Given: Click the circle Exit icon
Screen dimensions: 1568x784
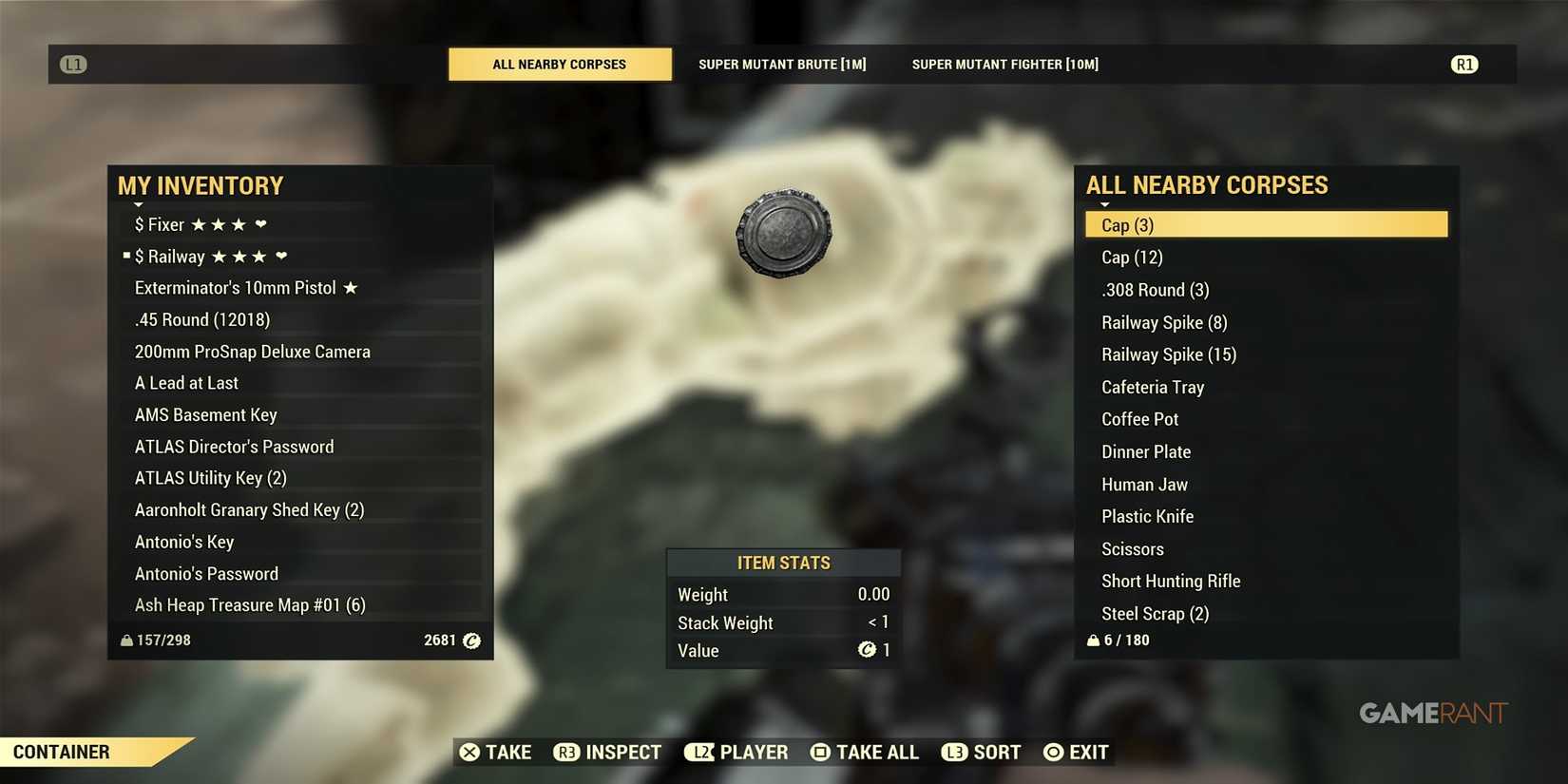Looking at the screenshot, I should point(1052,752).
